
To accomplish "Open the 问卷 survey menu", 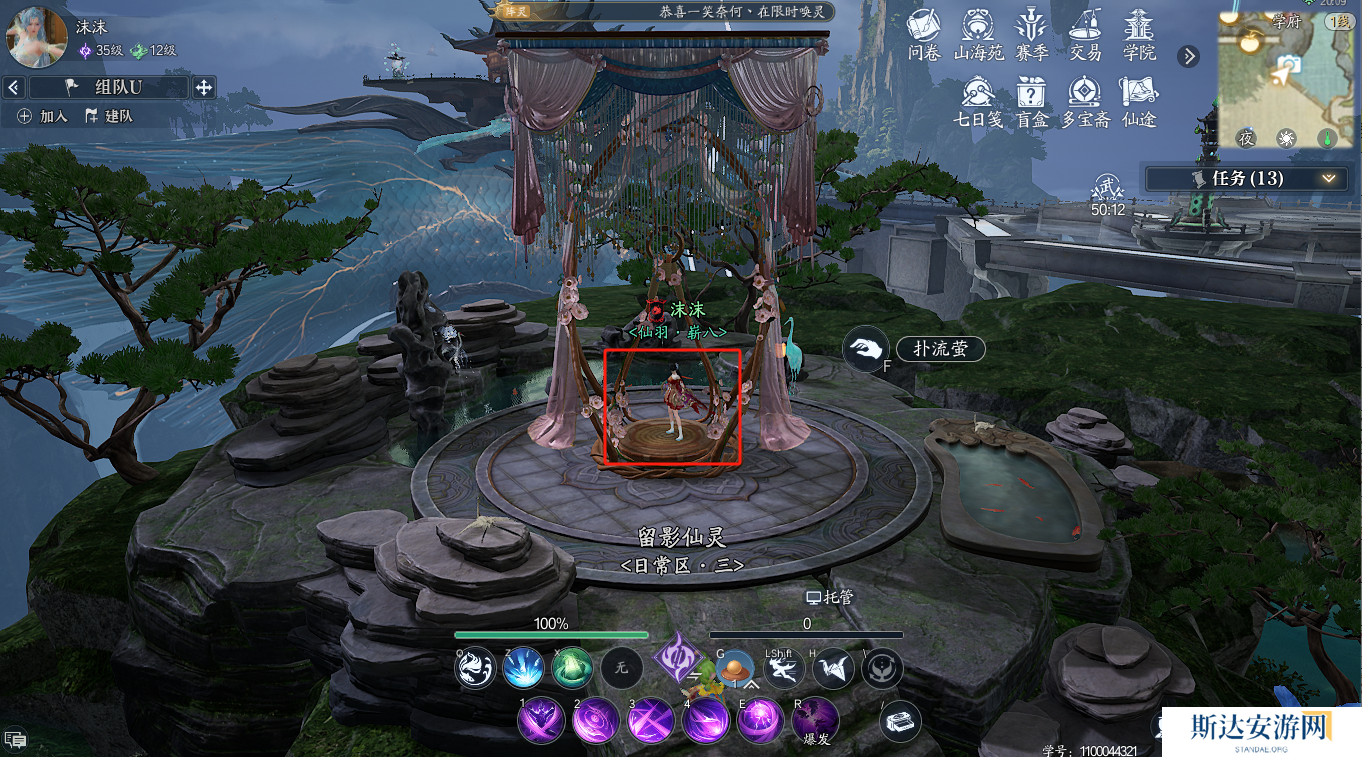I will pos(923,33).
